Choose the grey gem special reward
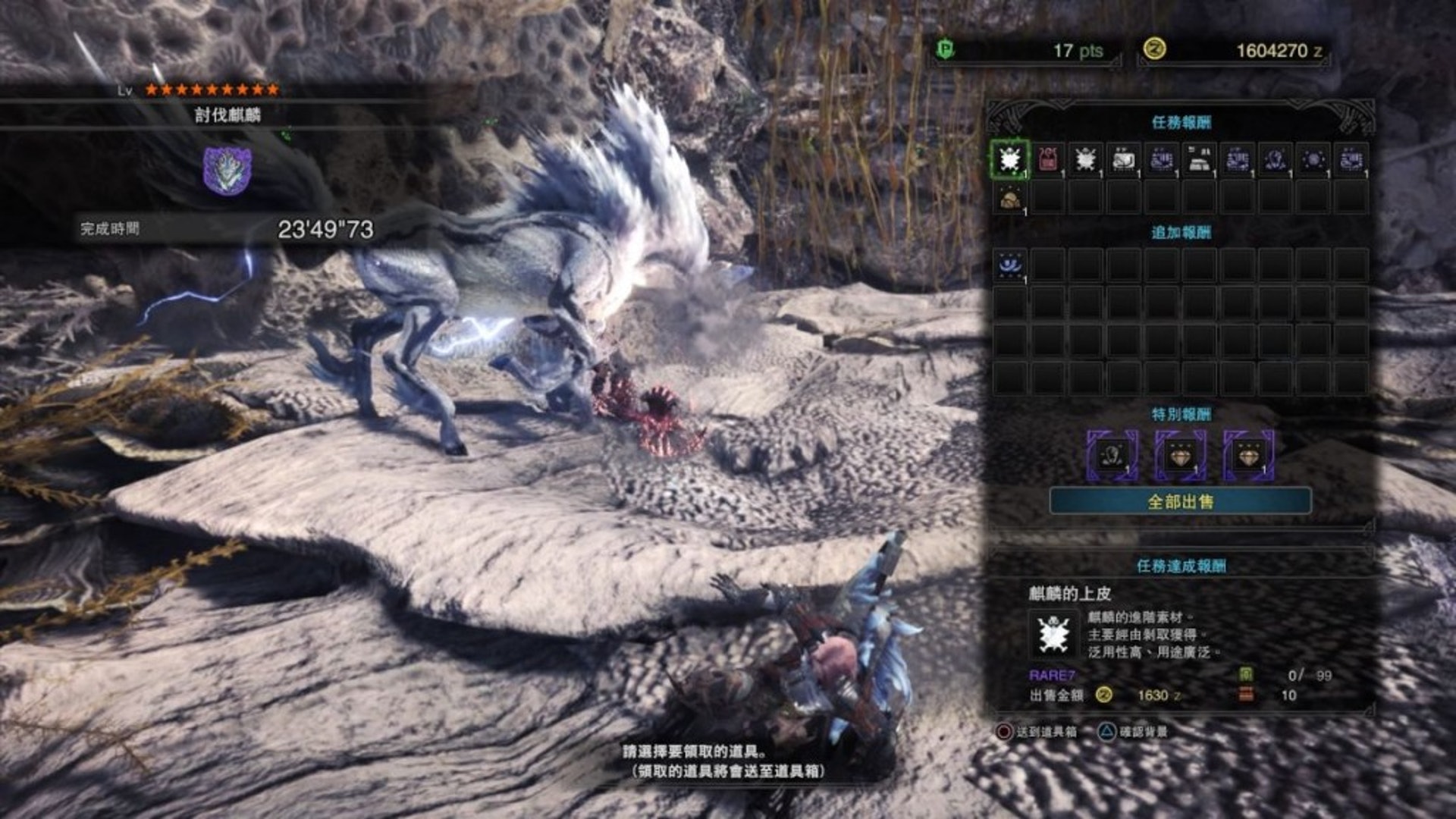The width and height of the screenshot is (1456, 819). pyautogui.click(x=1112, y=456)
